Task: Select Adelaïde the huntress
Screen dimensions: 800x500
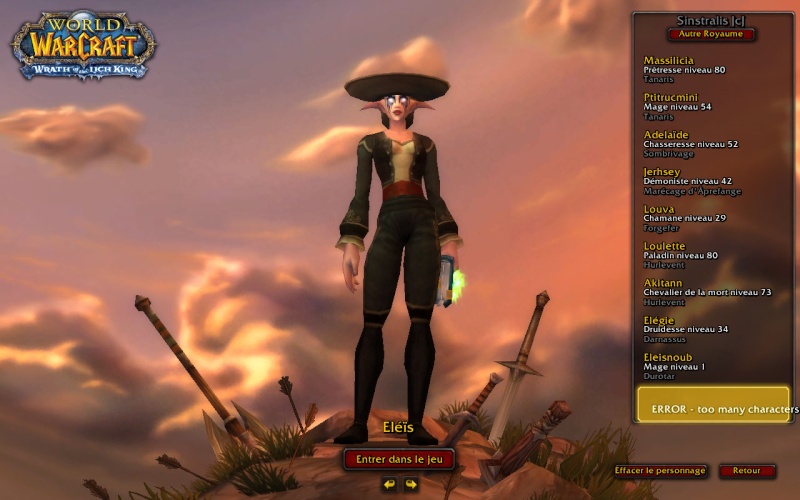Action: (700, 142)
